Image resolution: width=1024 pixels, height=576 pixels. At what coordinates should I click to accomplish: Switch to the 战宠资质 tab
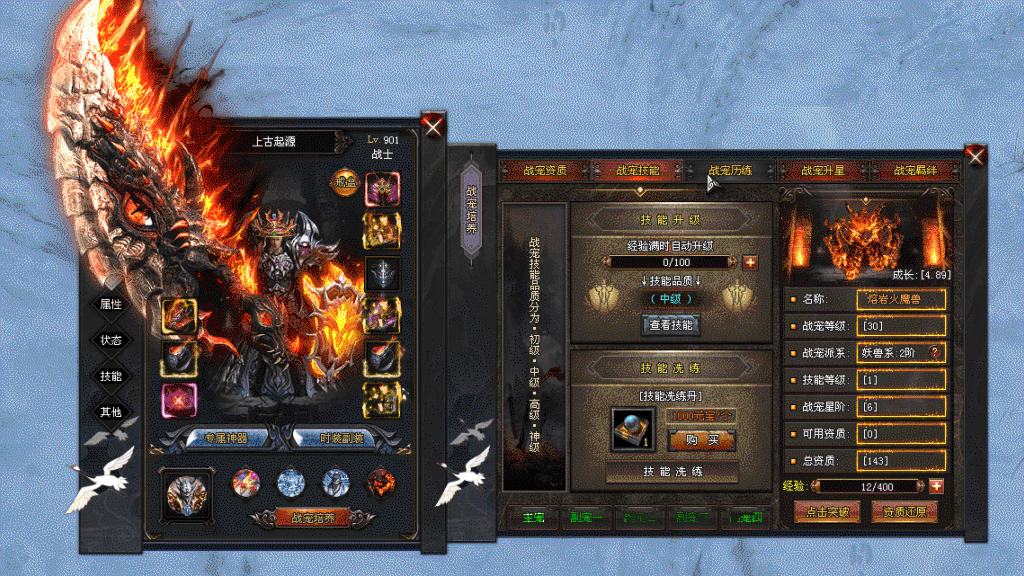(545, 170)
